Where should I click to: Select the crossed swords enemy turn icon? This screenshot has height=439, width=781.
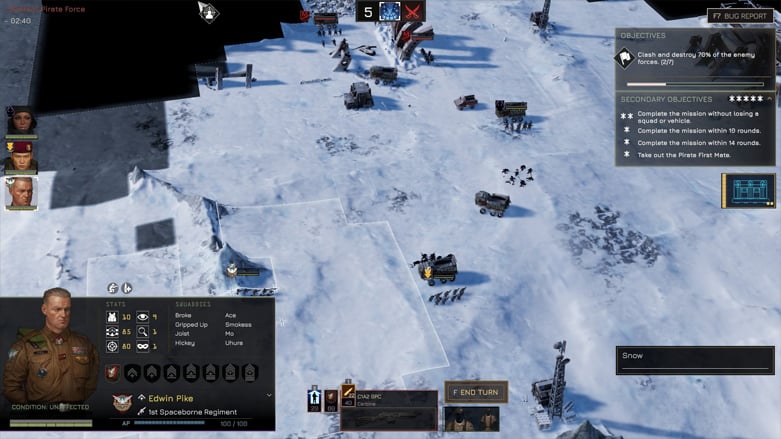click(413, 12)
